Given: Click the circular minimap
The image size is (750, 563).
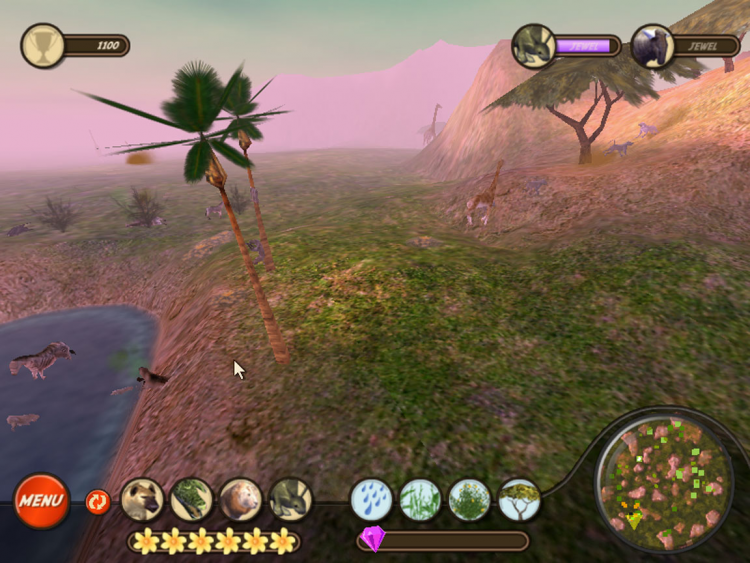Looking at the screenshot, I should [663, 479].
